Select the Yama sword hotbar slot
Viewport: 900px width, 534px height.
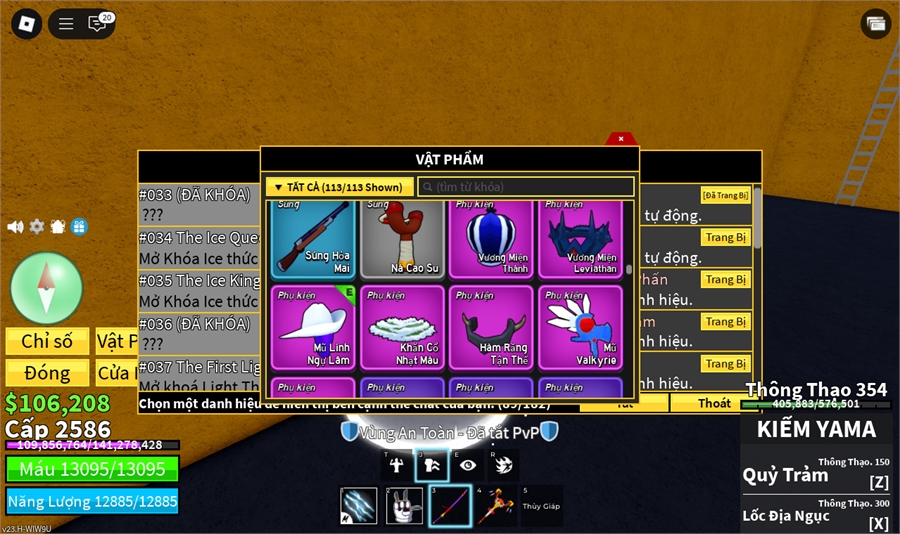point(450,506)
